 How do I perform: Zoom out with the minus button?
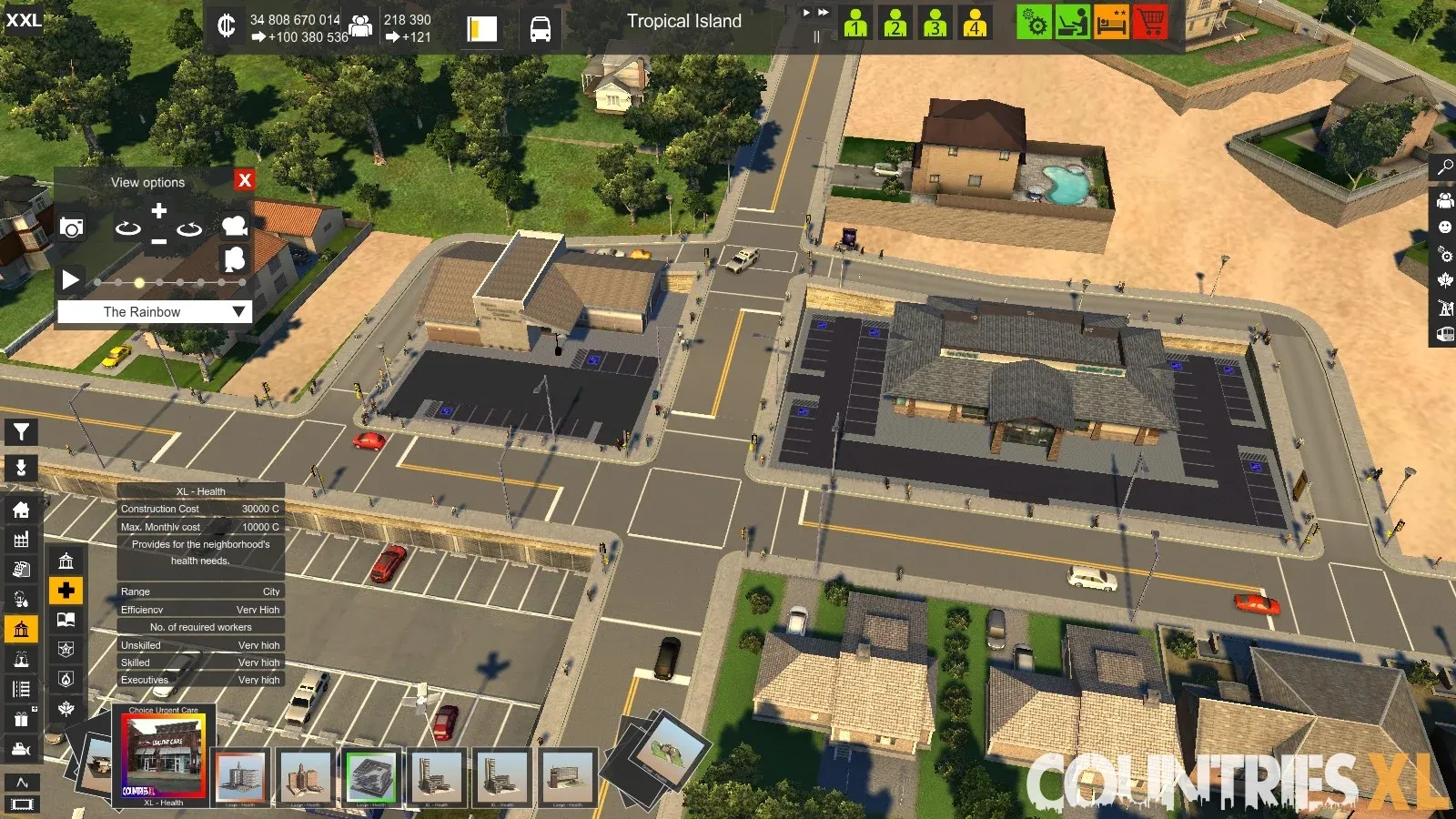(x=158, y=242)
